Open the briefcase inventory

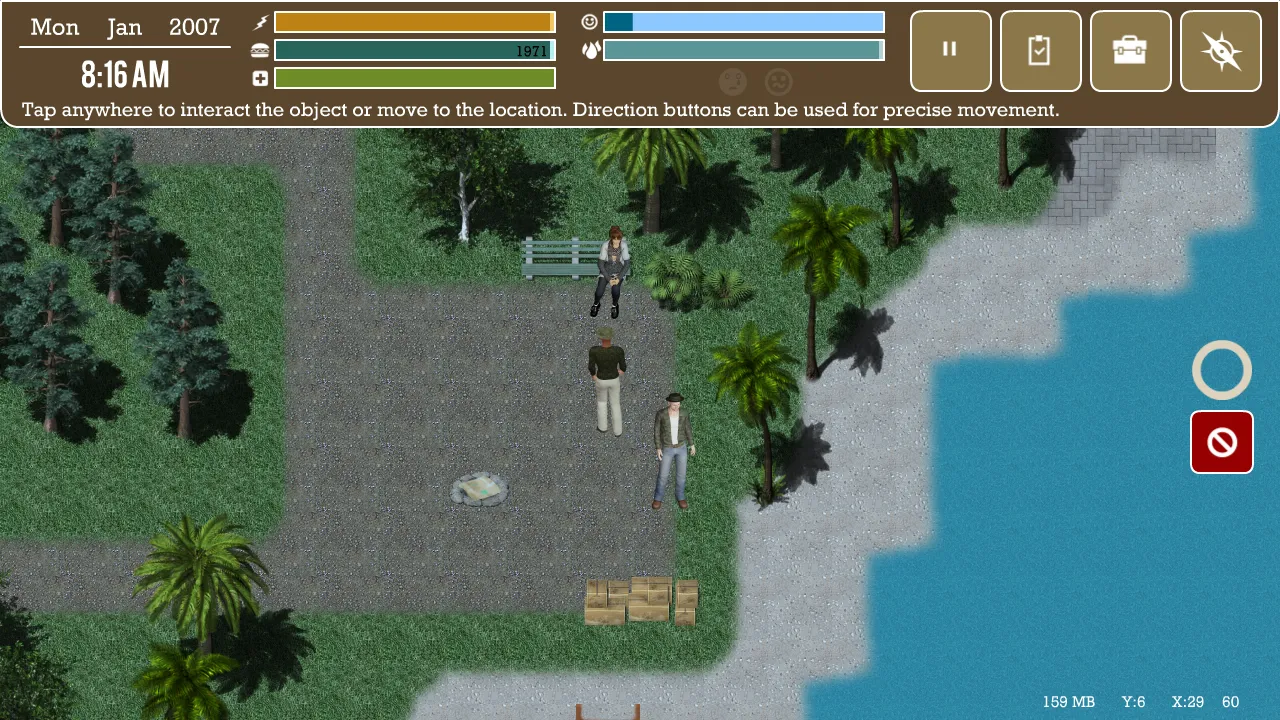[x=1130, y=50]
